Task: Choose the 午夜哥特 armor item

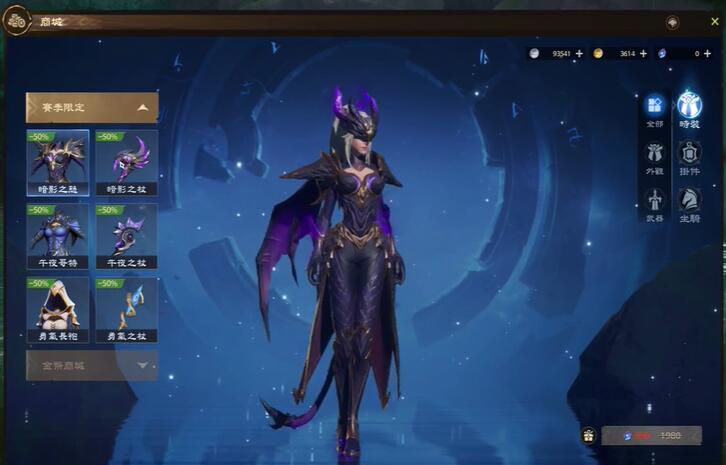Action: (58, 236)
